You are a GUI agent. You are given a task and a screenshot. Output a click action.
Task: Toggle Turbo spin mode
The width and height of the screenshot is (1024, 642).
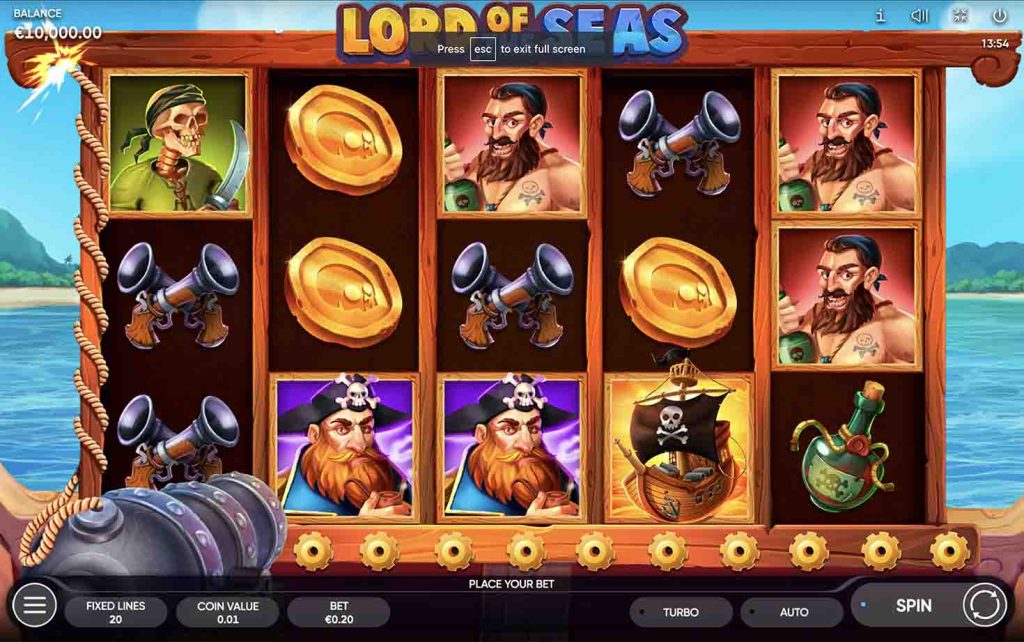click(x=681, y=612)
